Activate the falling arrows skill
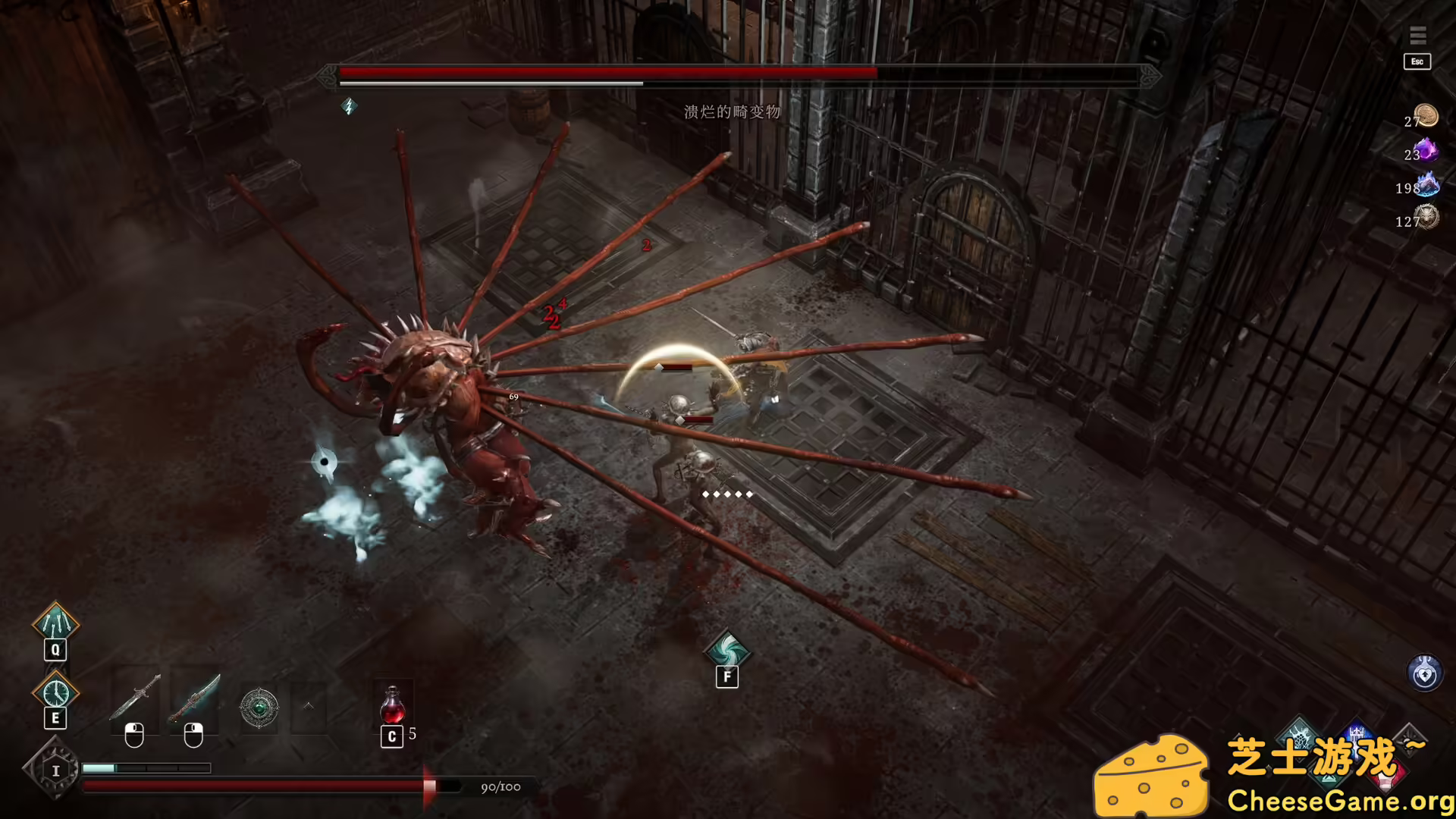Viewport: 1456px width, 819px height. click(x=55, y=623)
